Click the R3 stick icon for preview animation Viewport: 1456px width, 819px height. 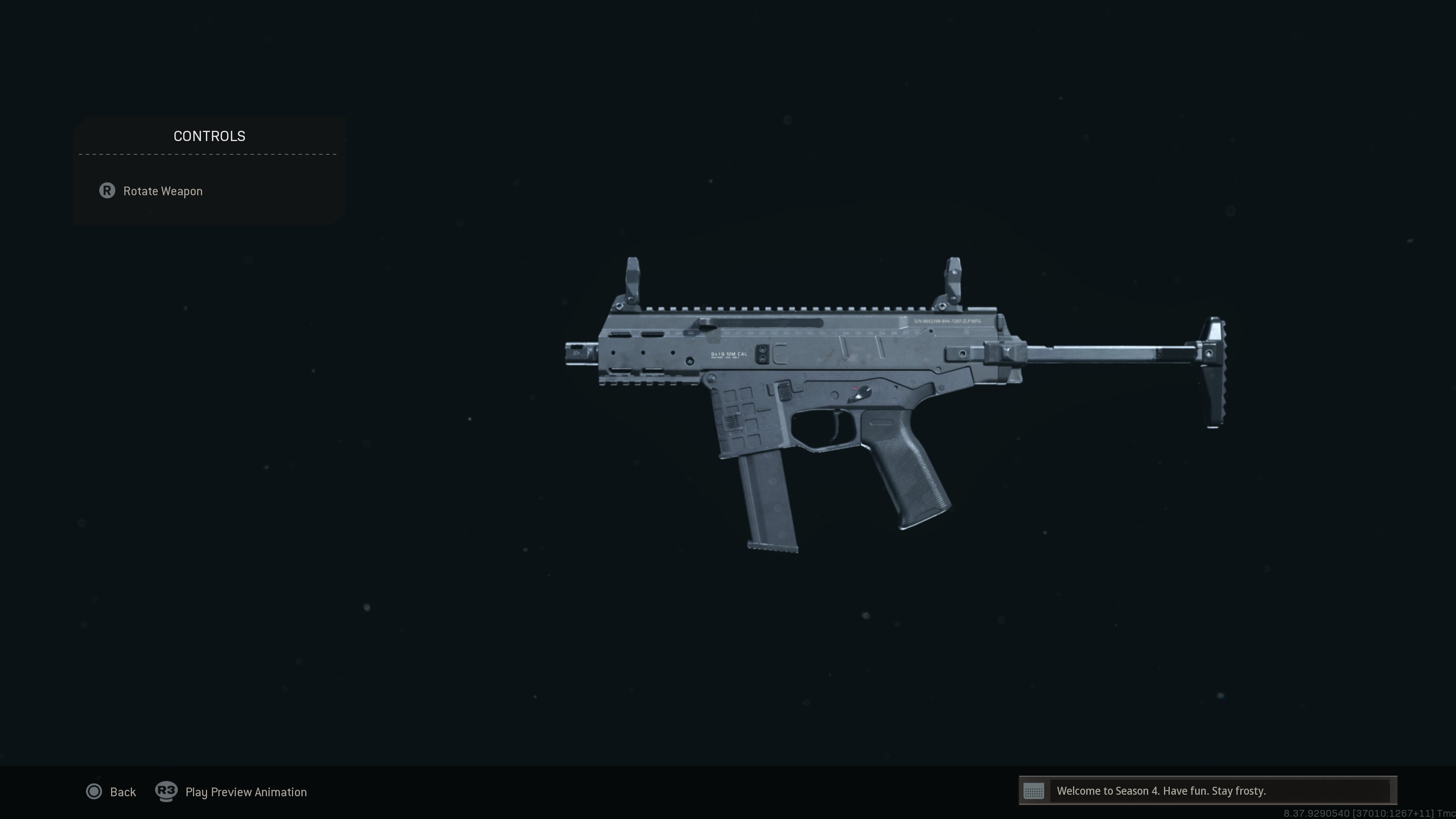point(166,791)
